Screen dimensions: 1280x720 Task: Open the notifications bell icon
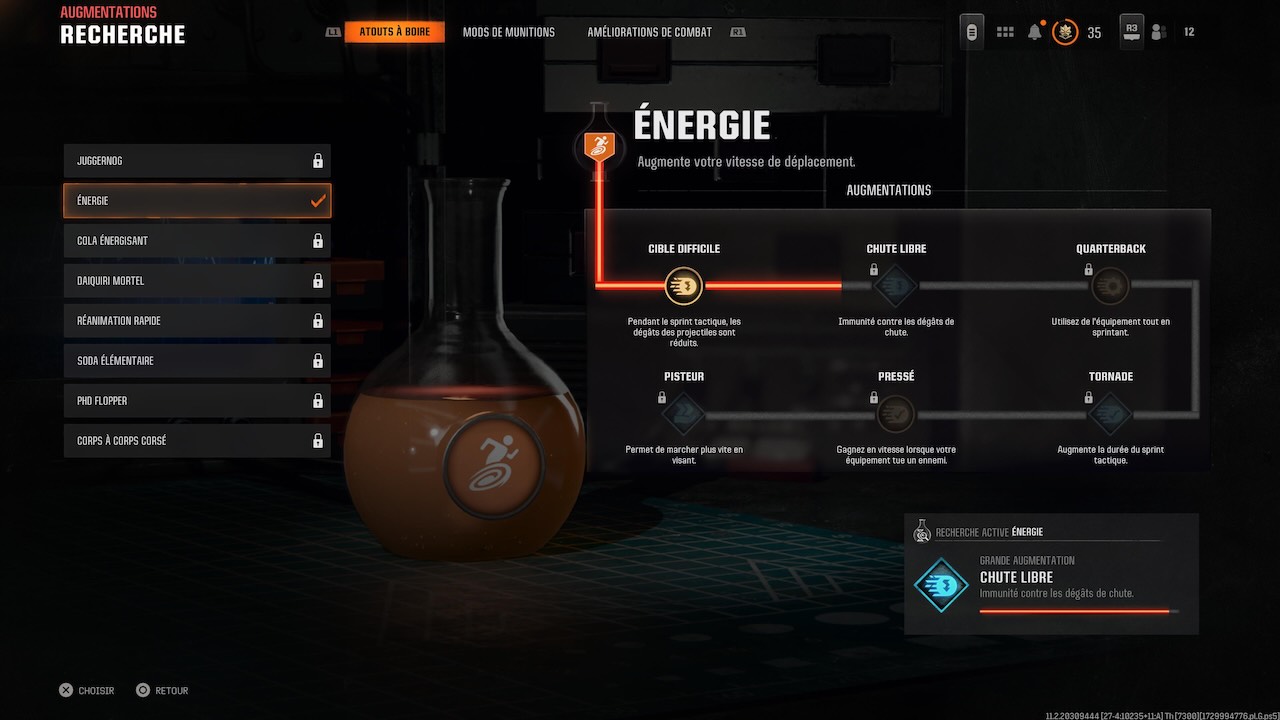(1035, 32)
